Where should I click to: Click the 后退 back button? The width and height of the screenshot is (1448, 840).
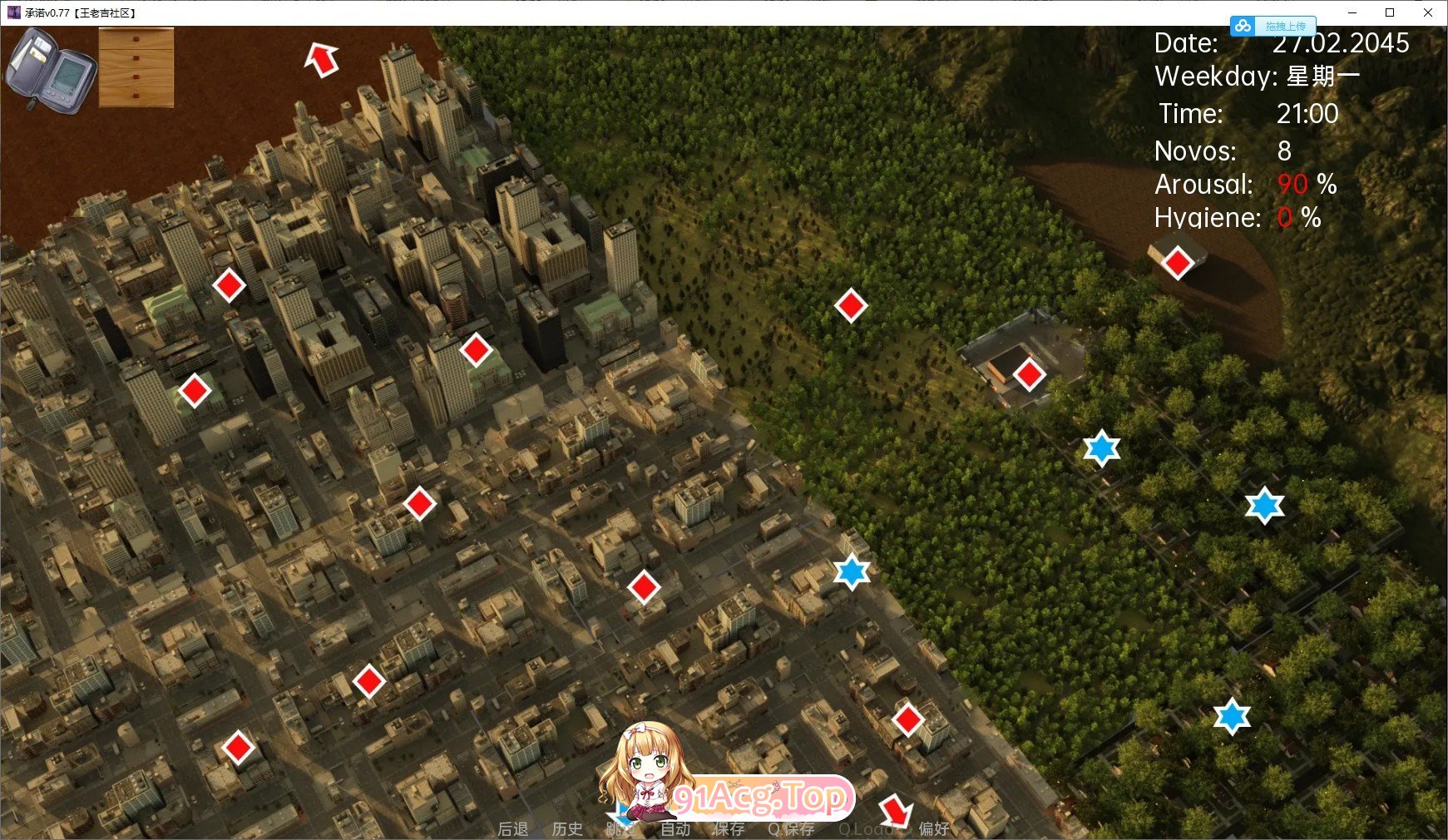[x=511, y=828]
